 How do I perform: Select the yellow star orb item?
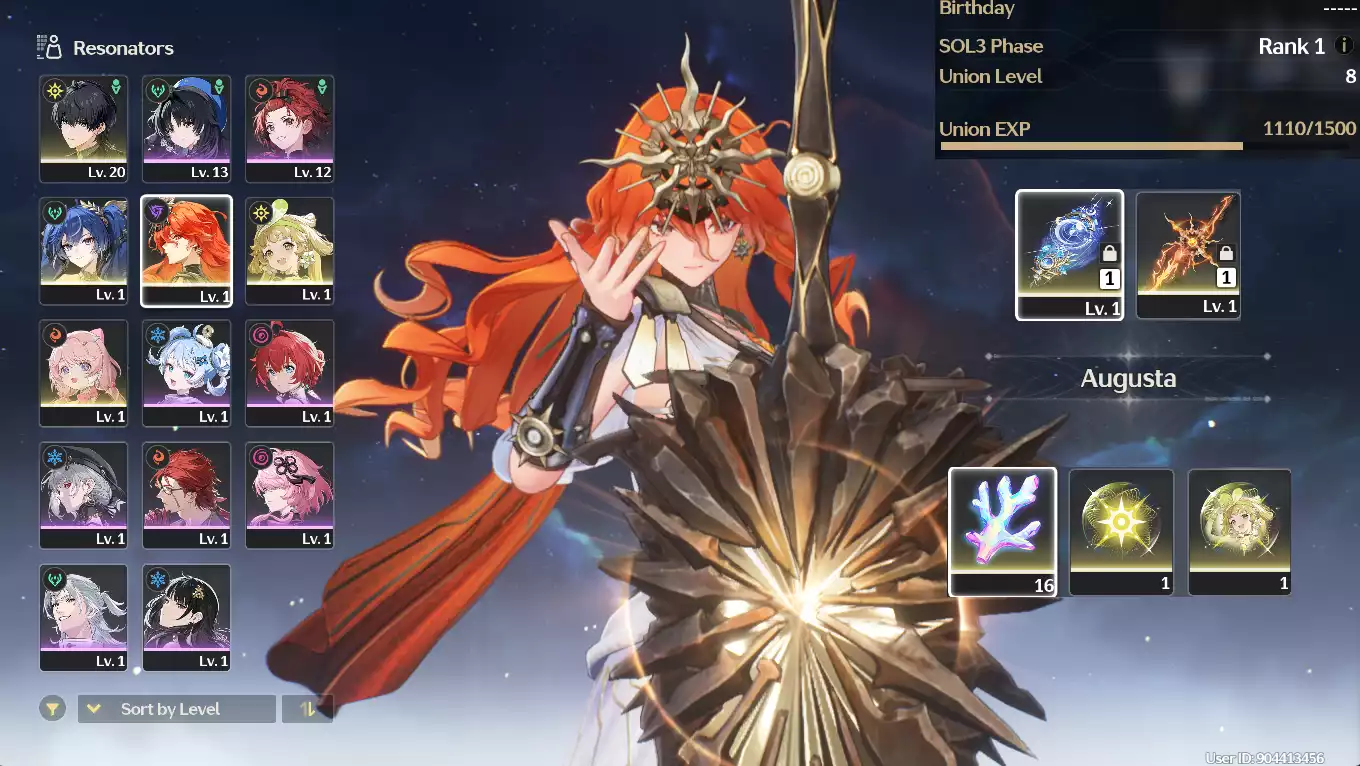click(1121, 531)
